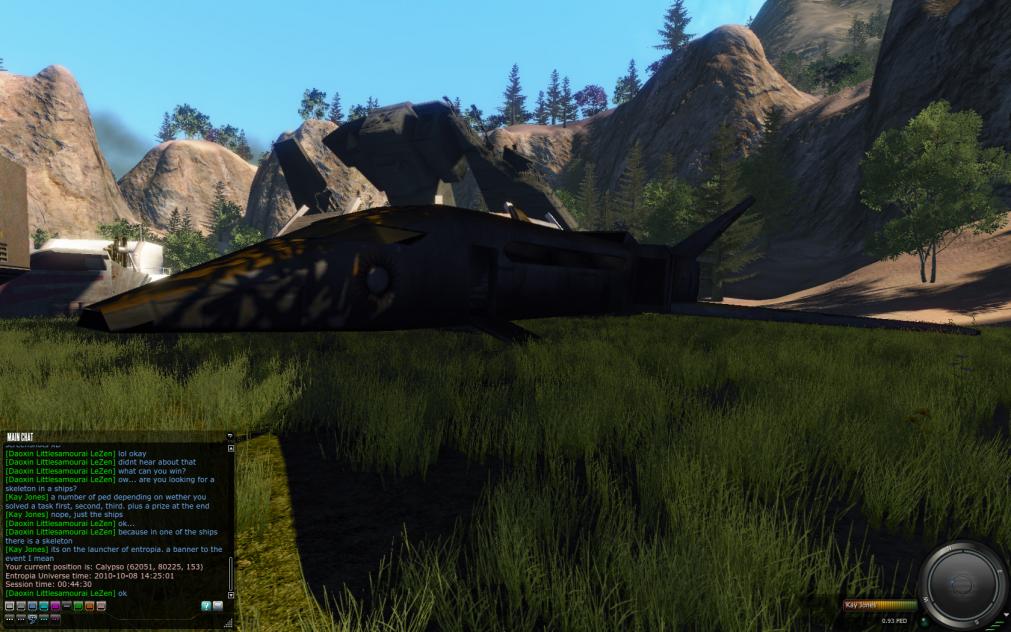Image resolution: width=1011 pixels, height=632 pixels.
Task: Select the blue chat channel button
Action: coord(32,606)
